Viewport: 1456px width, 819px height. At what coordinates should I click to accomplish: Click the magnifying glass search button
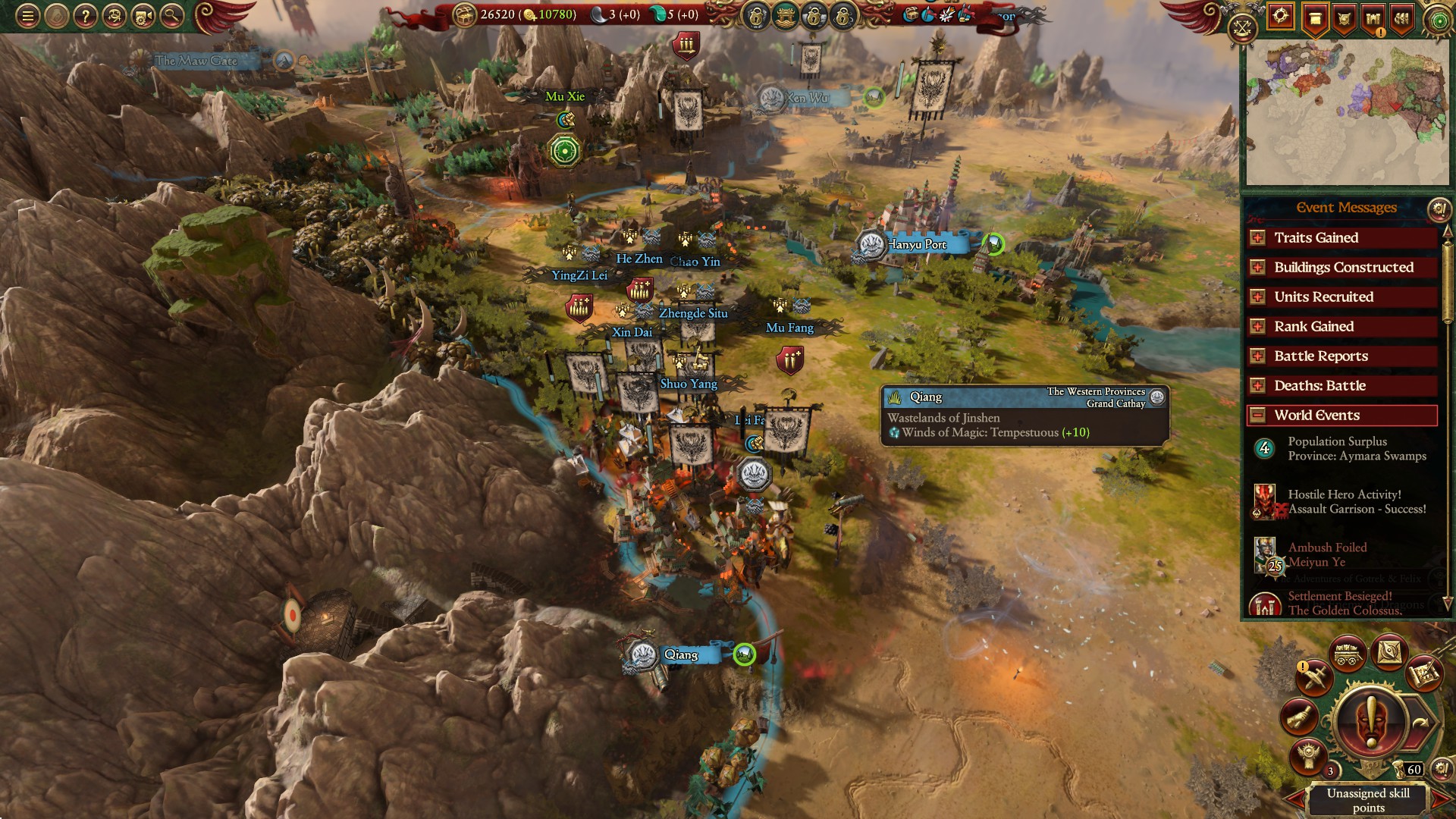click(x=171, y=16)
